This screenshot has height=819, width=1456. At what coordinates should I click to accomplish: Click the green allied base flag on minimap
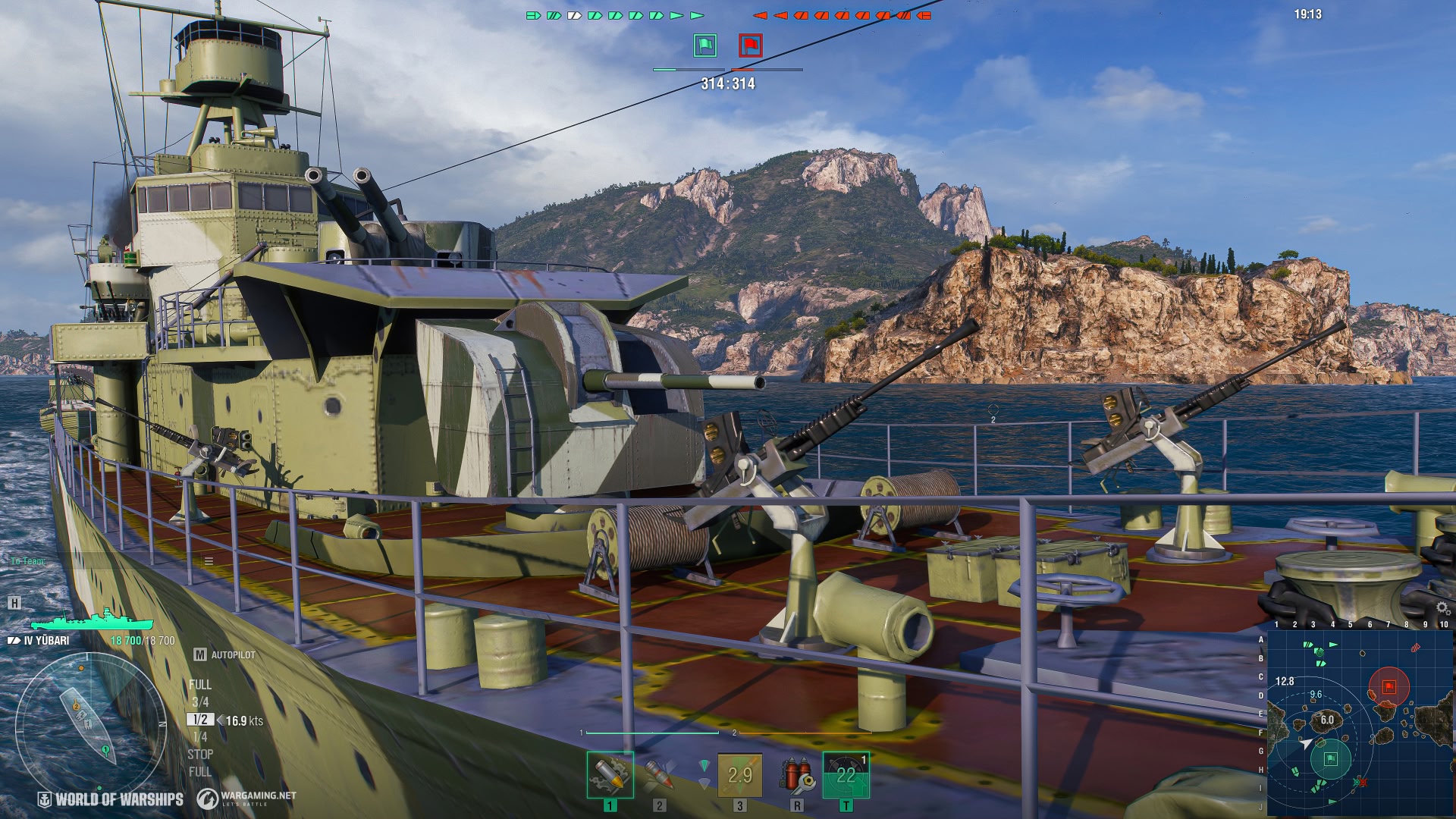pos(1330,758)
